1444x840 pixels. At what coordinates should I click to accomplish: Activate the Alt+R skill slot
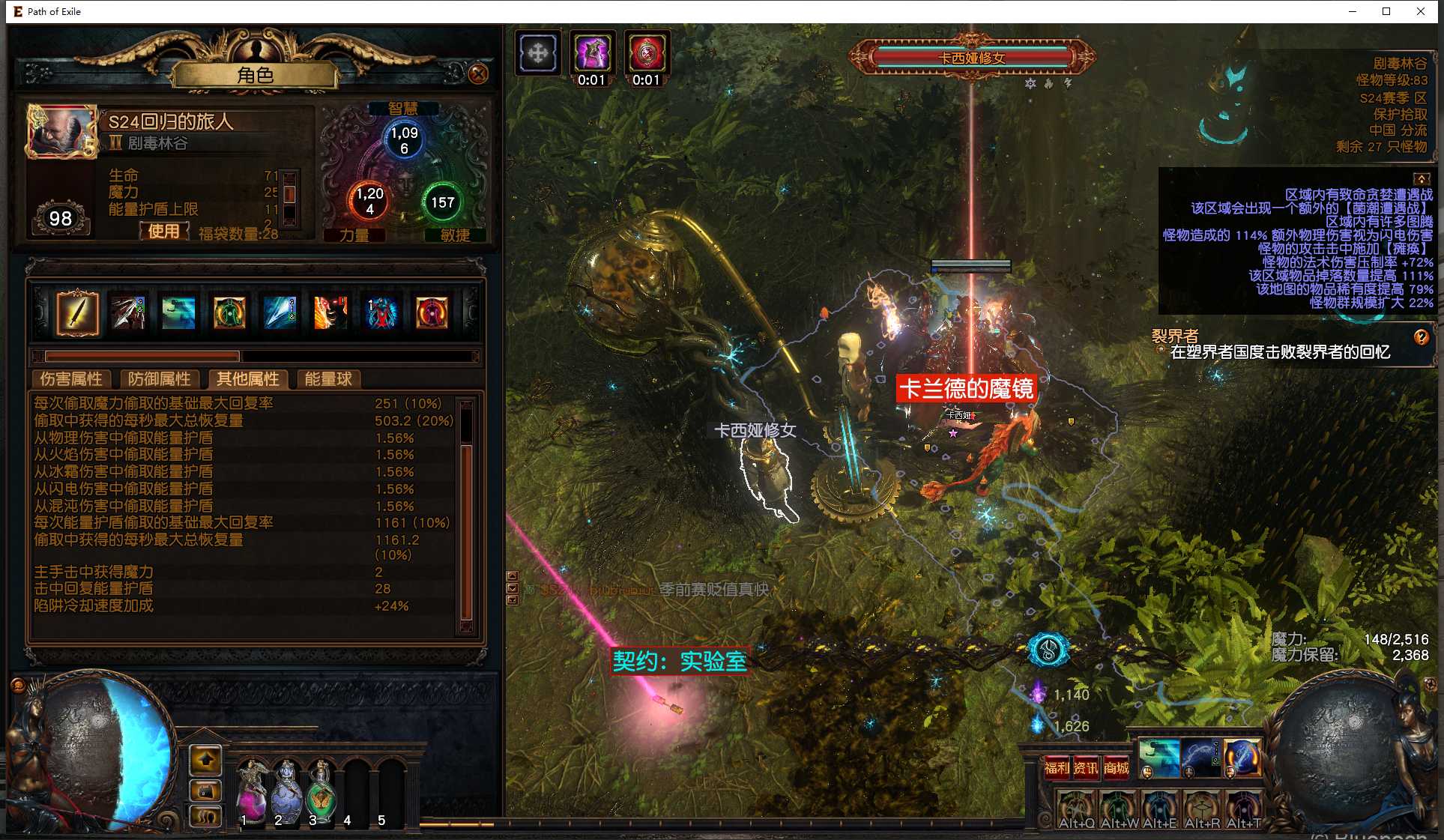(1202, 809)
